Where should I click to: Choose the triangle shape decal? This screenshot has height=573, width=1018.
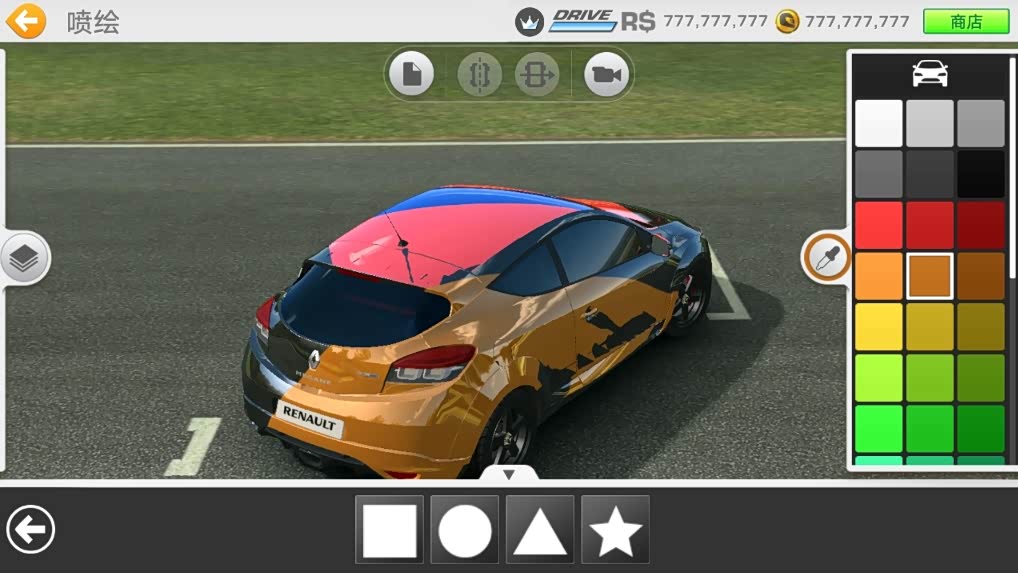540,530
